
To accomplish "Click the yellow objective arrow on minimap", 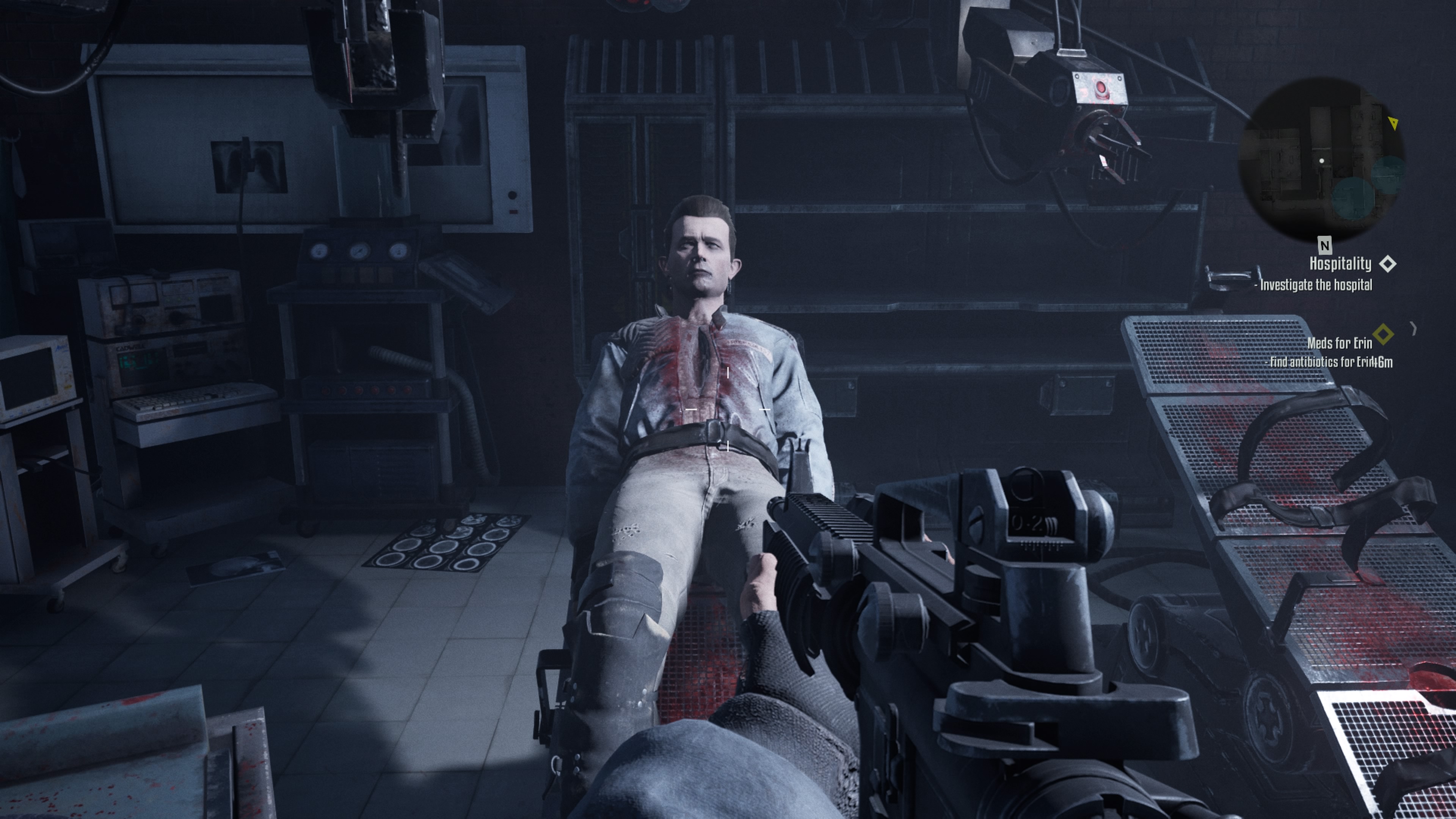I will [x=1393, y=122].
